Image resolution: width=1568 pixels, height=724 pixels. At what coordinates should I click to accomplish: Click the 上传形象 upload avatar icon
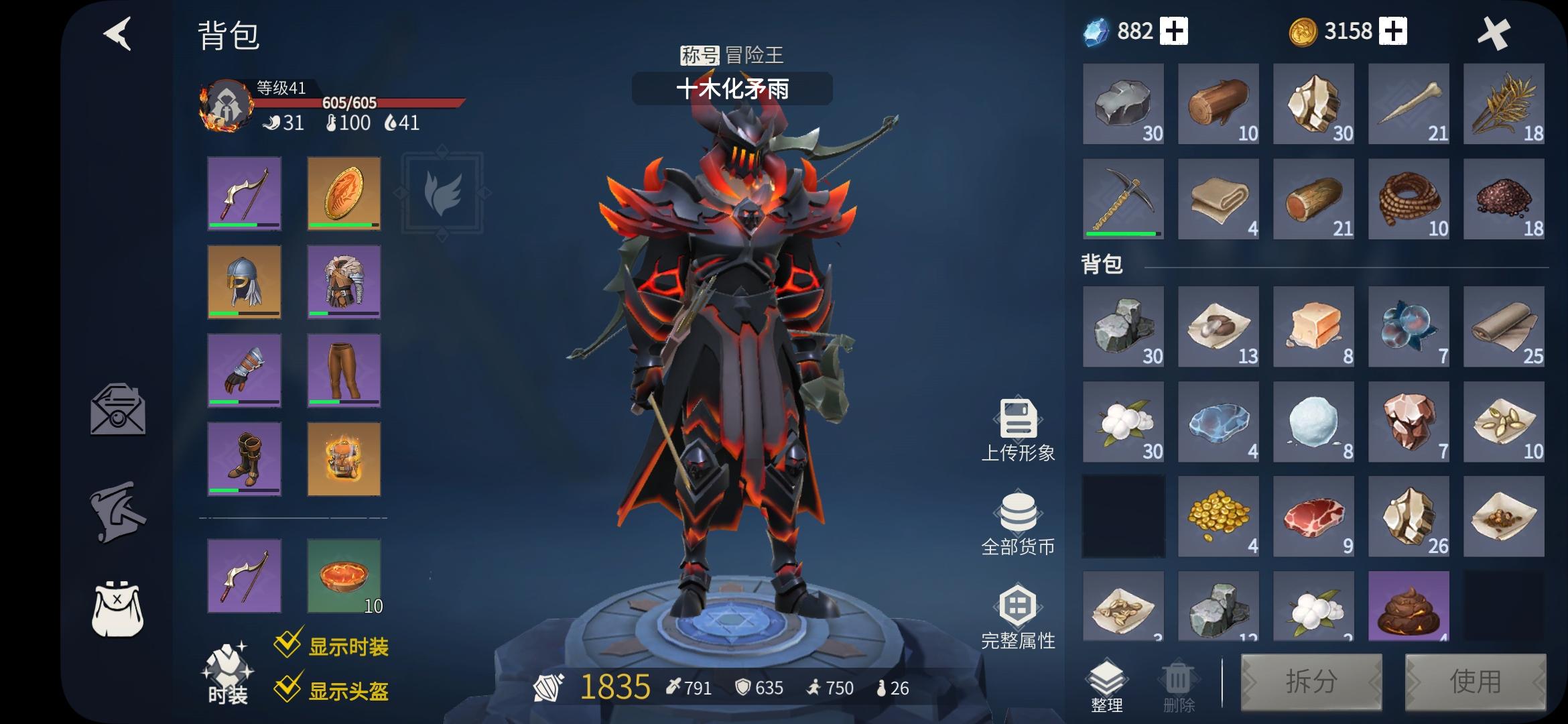1017,422
